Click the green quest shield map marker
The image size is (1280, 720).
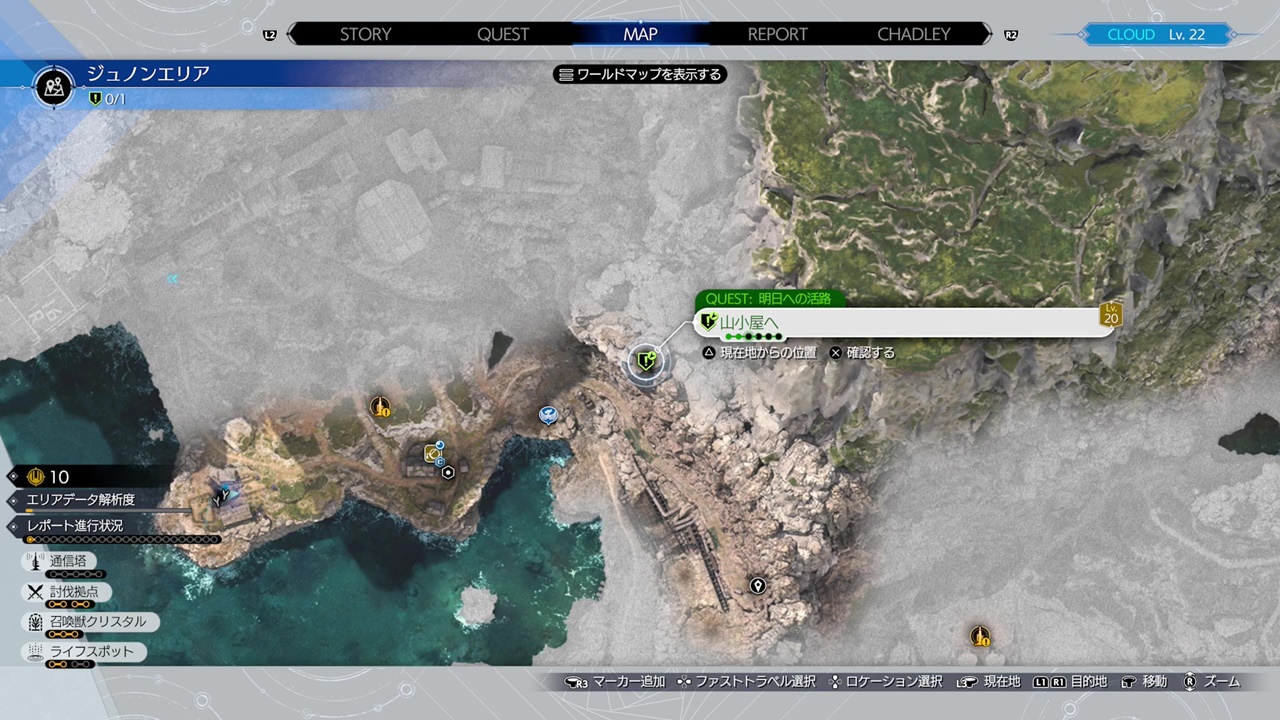646,361
